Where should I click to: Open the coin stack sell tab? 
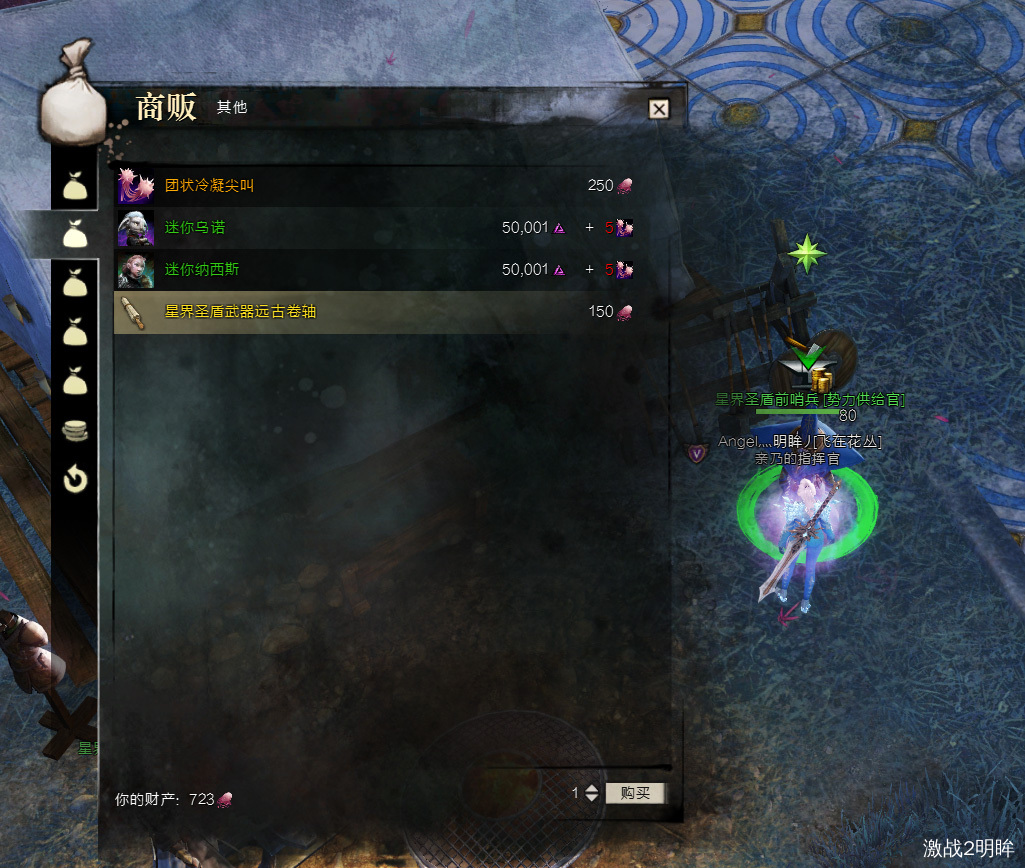coord(75,431)
